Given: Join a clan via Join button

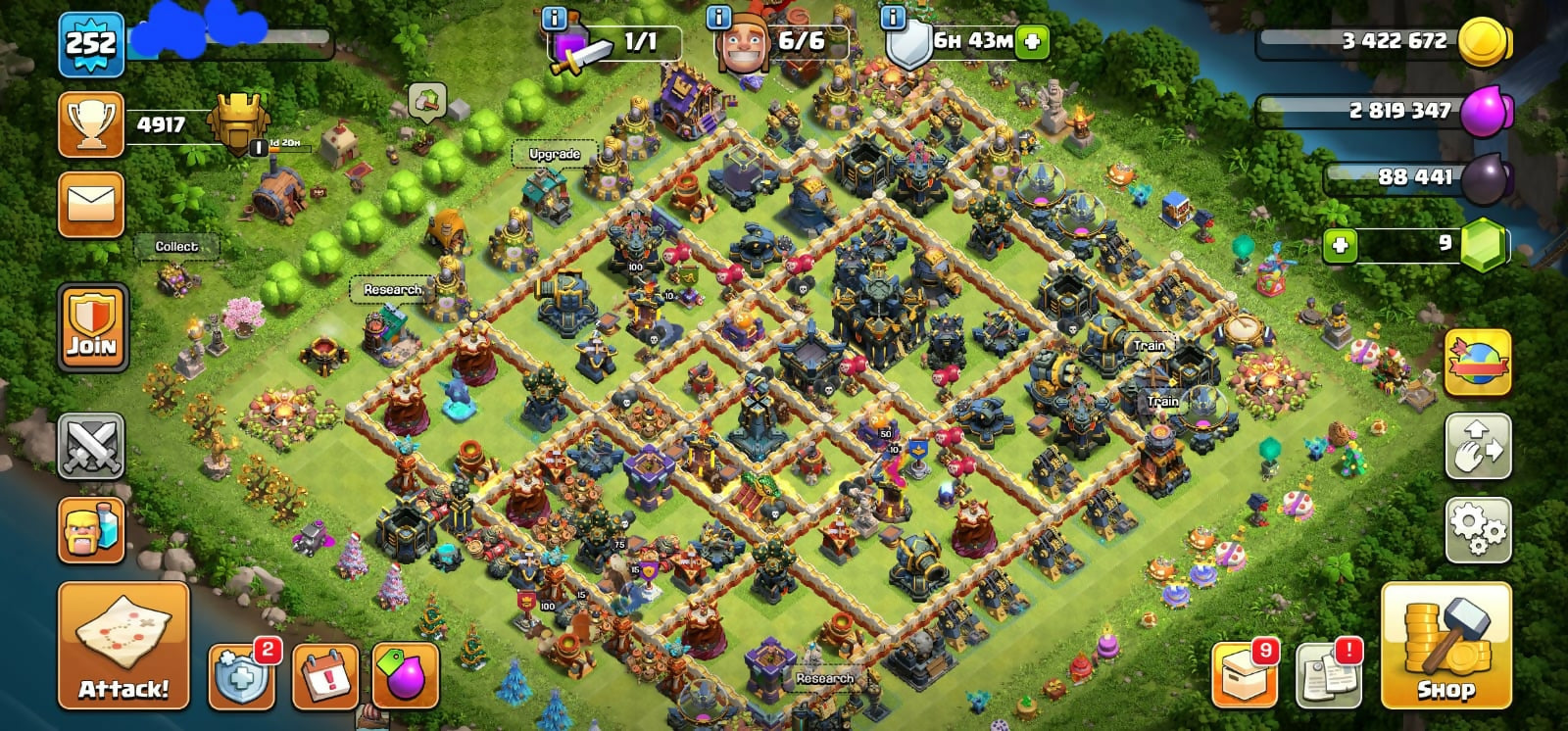Looking at the screenshot, I should 91,328.
